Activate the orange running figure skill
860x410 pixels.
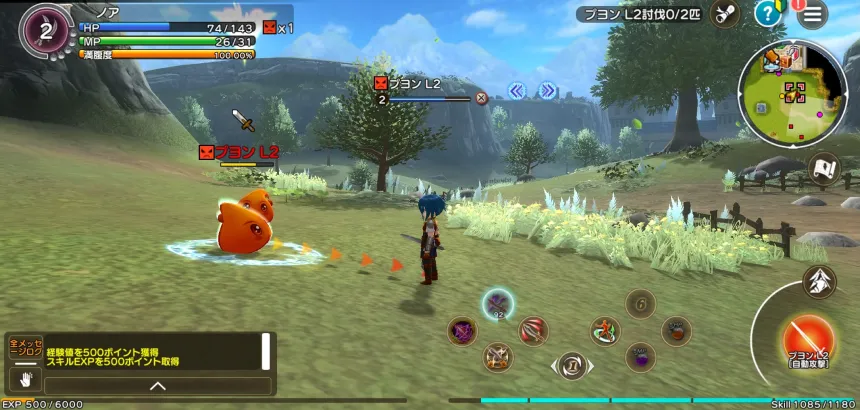[x=604, y=331]
